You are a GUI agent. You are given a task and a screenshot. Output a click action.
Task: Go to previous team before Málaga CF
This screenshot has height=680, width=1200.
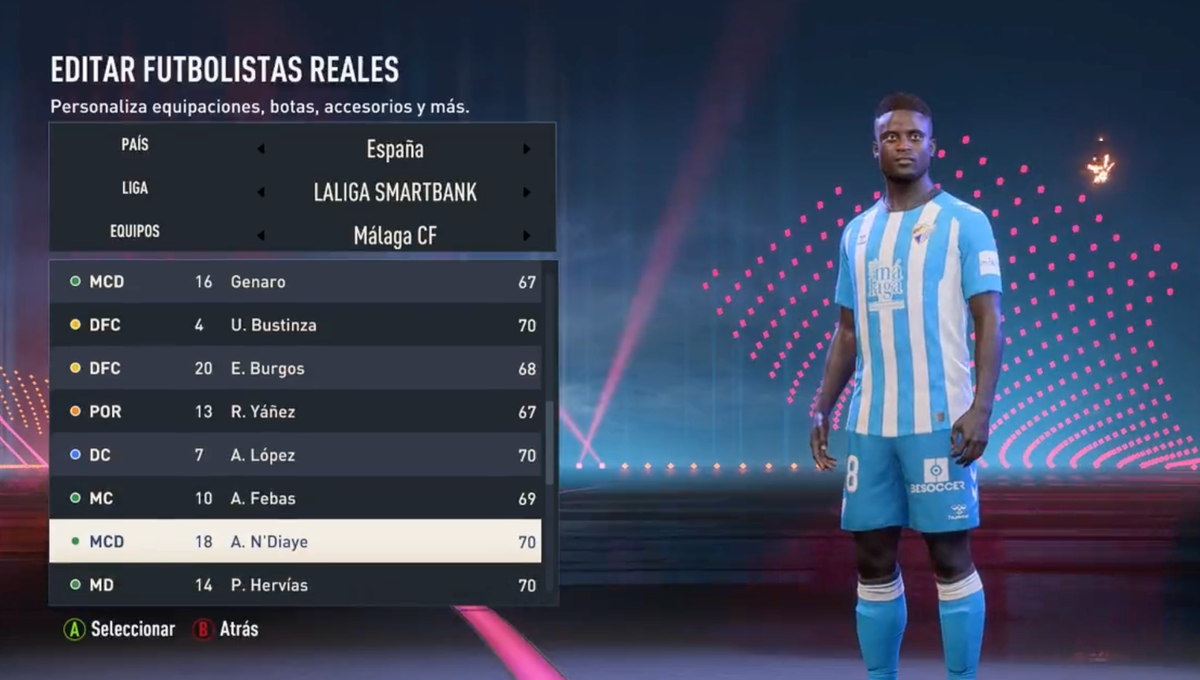click(x=261, y=236)
